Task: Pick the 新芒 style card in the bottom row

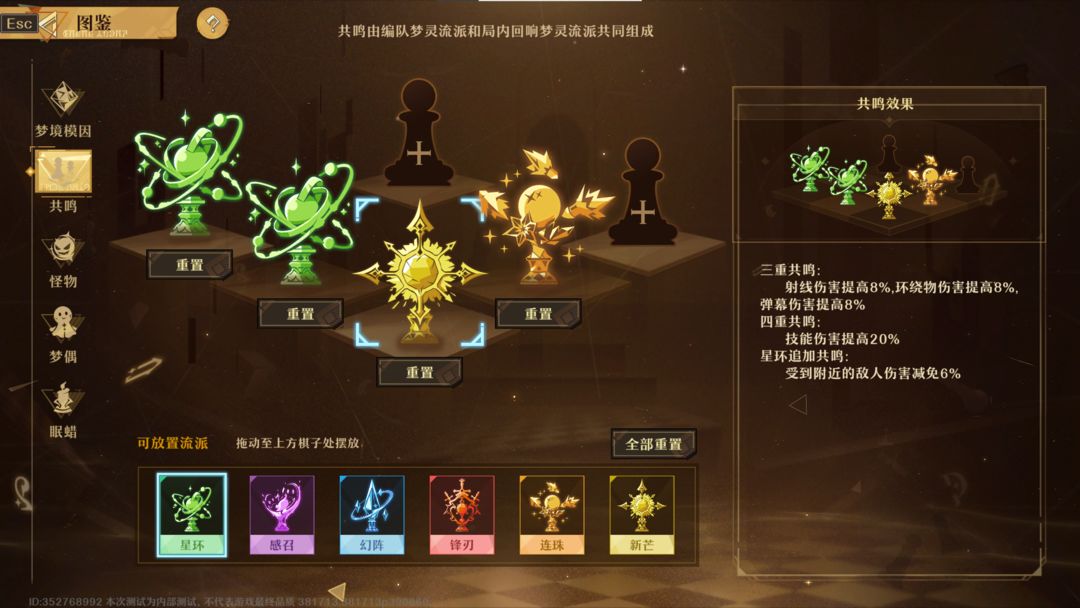Action: 641,514
